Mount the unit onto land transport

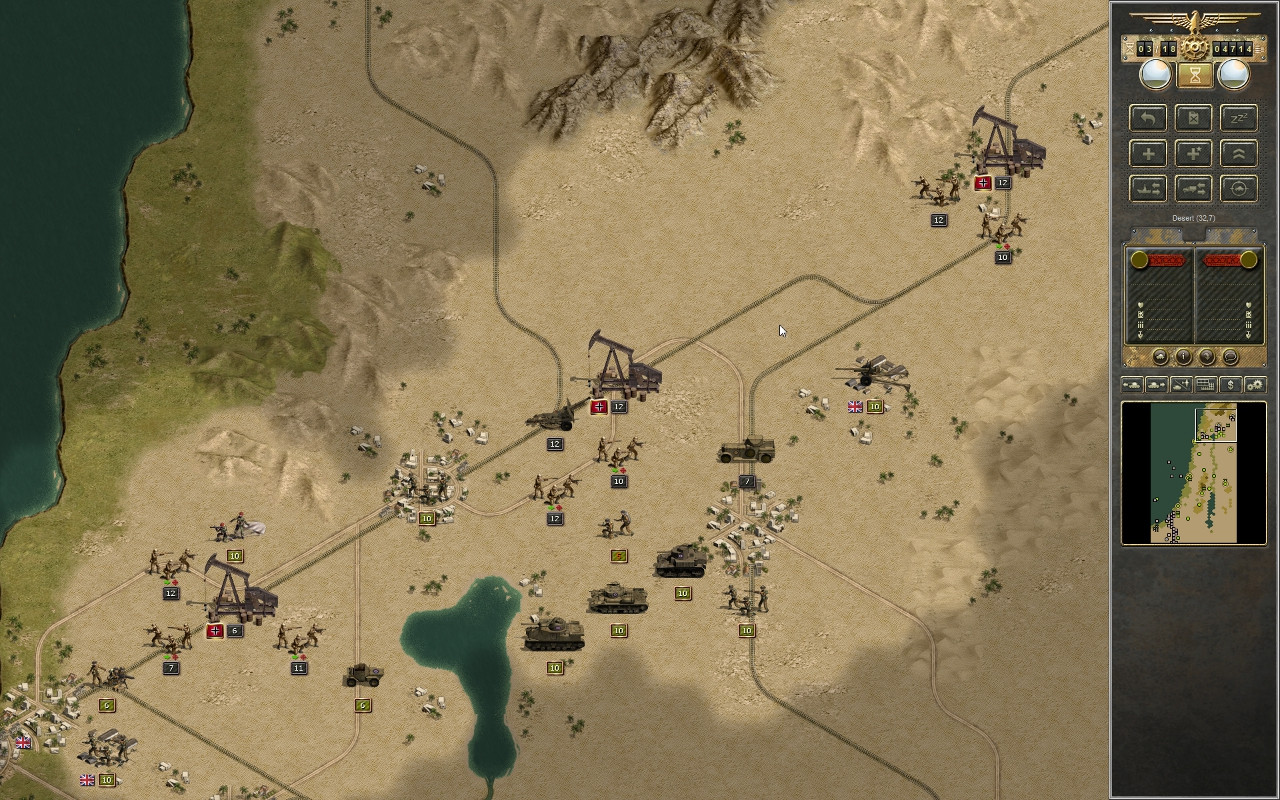click(1193, 189)
